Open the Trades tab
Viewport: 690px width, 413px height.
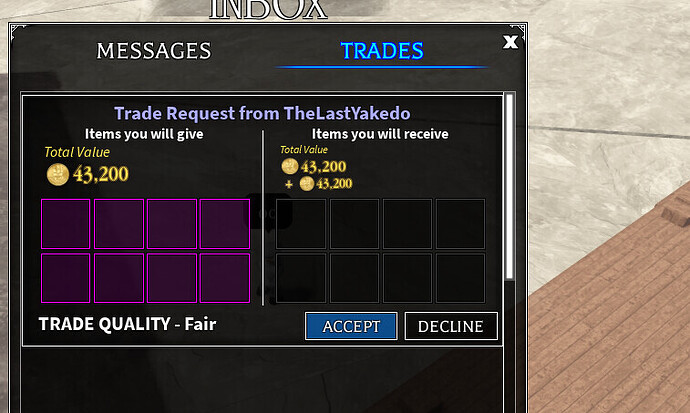pyautogui.click(x=382, y=51)
